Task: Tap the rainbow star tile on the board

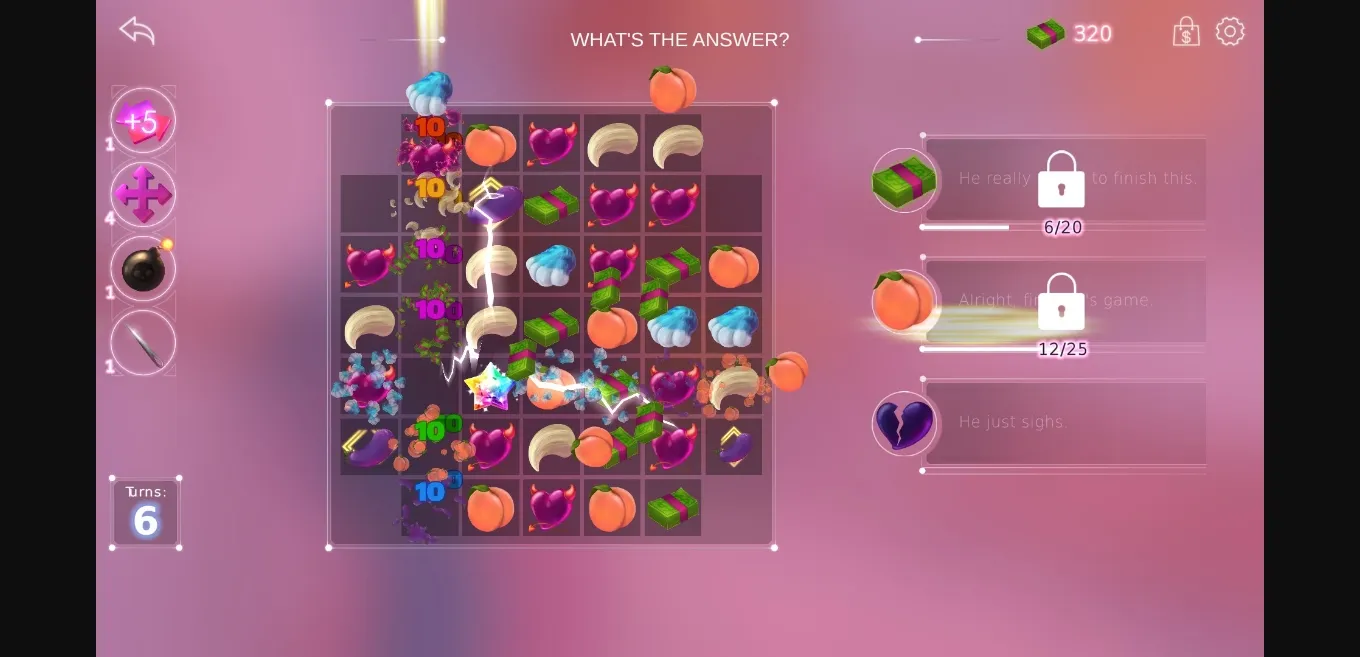Action: [490, 387]
